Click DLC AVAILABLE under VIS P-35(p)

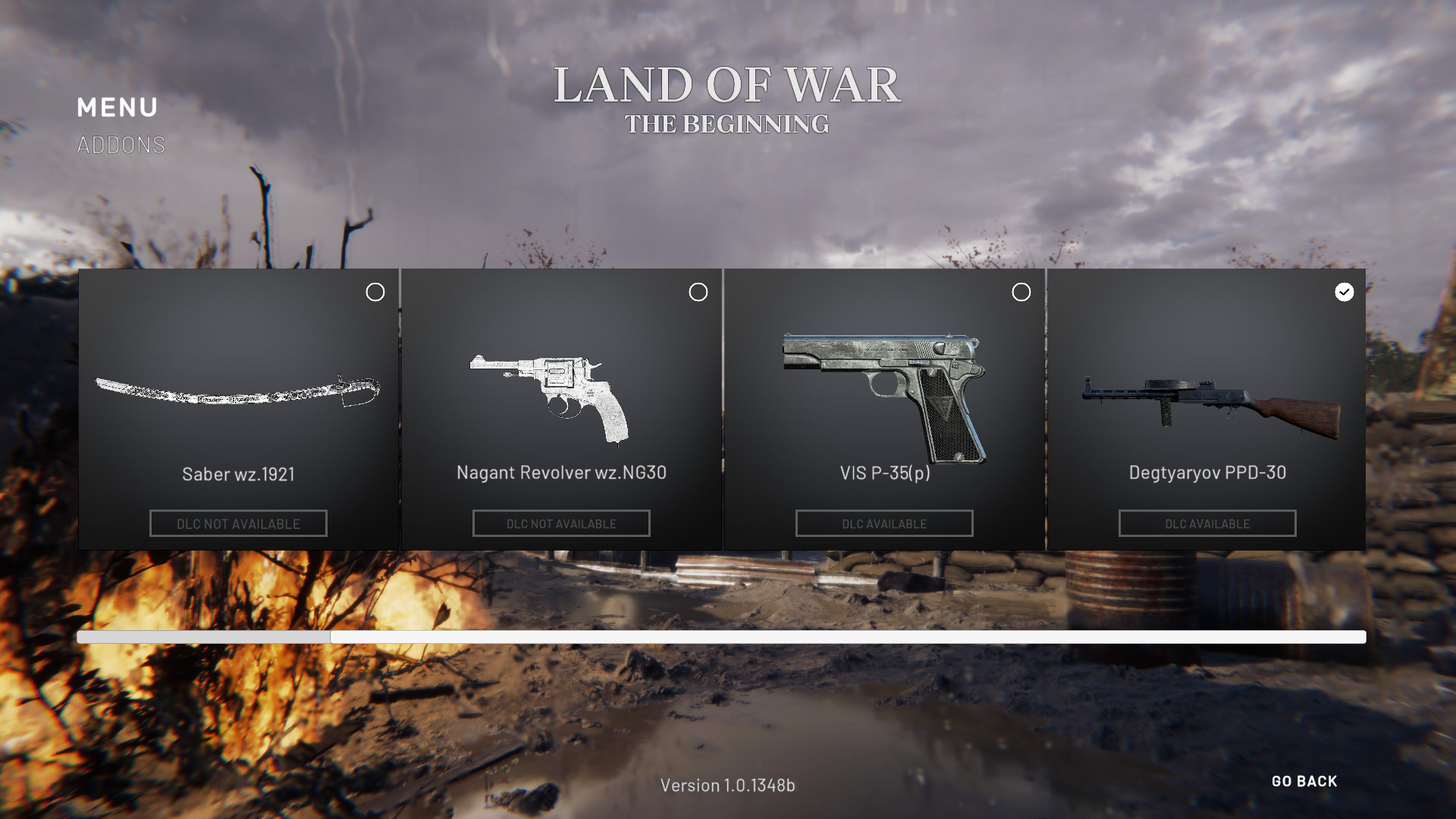click(883, 523)
